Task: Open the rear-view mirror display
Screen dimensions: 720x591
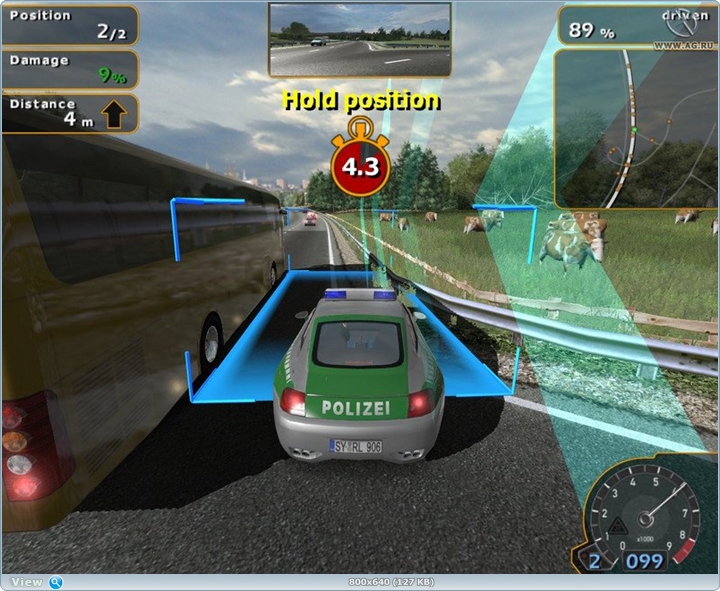Action: point(359,39)
